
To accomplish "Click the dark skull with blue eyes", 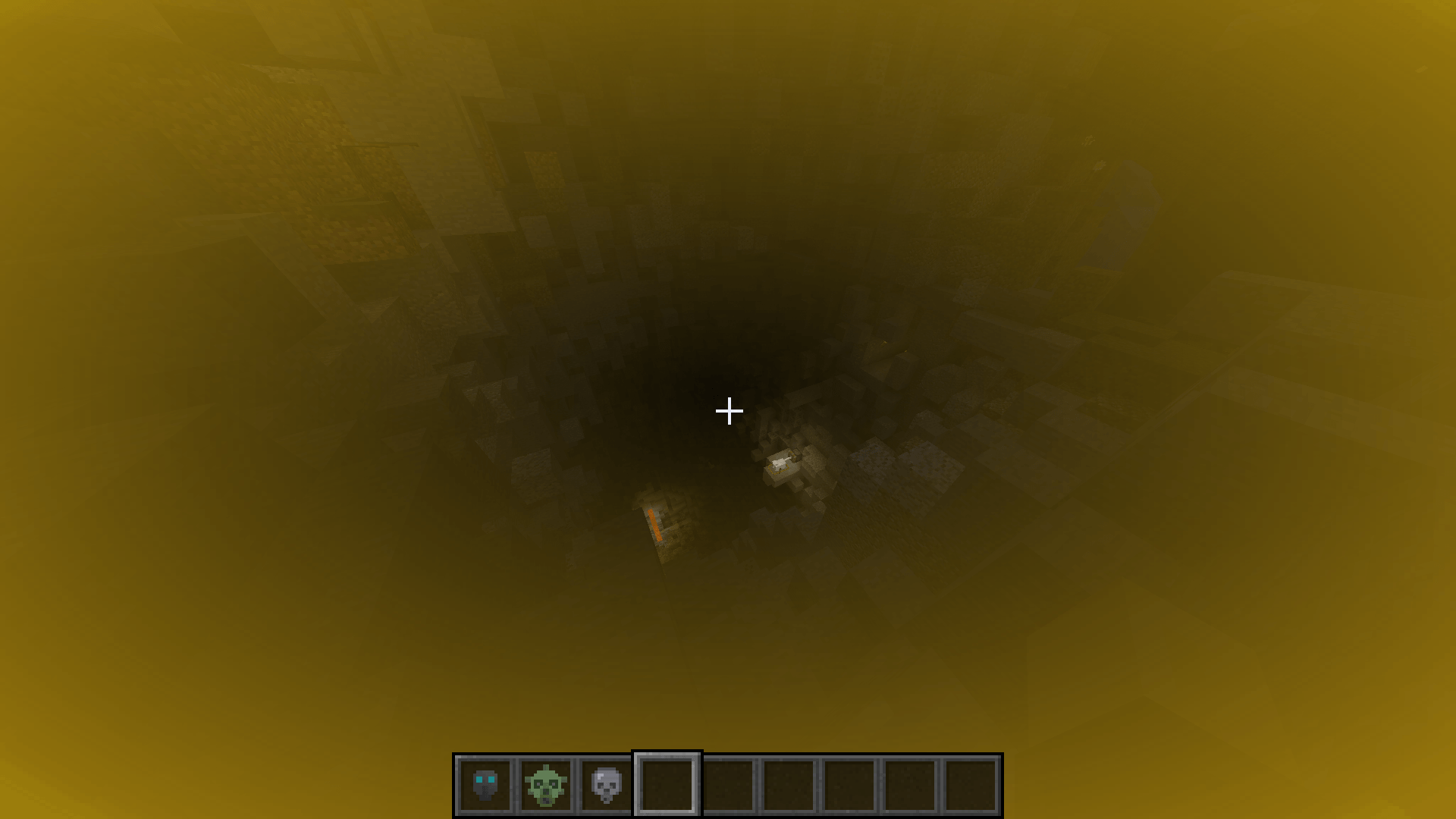I will 487,783.
